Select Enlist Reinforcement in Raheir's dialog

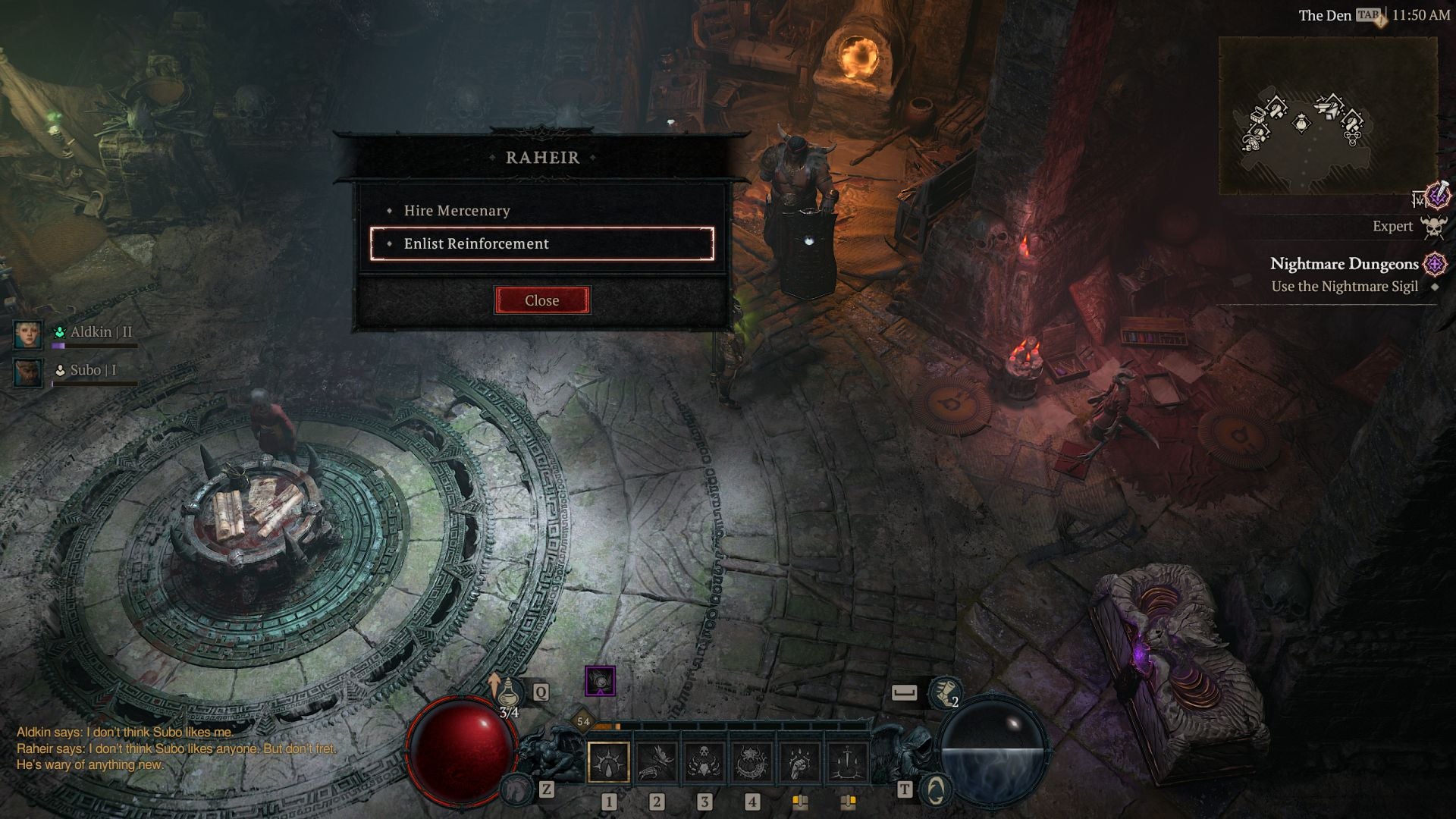tap(476, 243)
